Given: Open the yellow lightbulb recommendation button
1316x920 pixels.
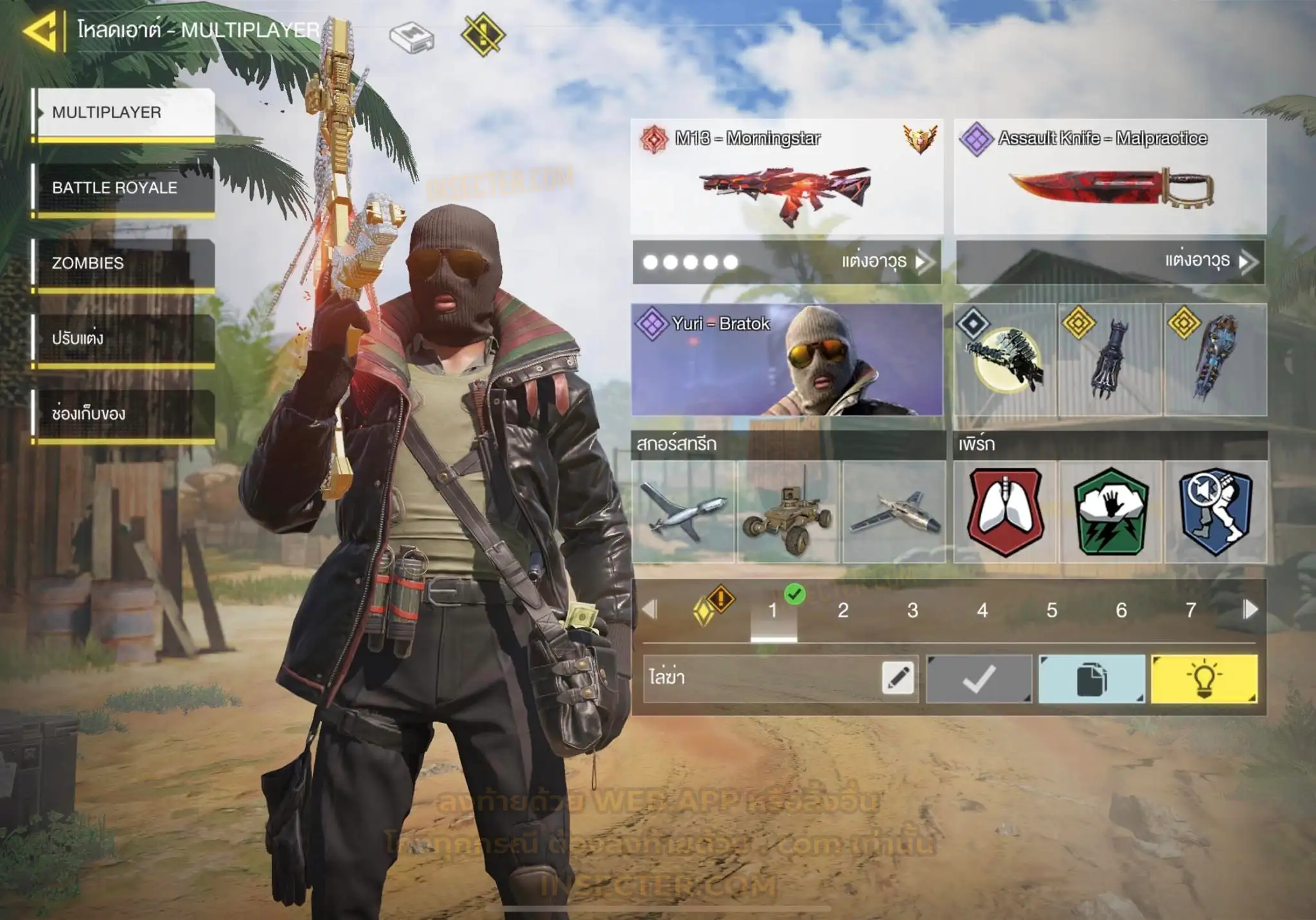Looking at the screenshot, I should point(1204,679).
